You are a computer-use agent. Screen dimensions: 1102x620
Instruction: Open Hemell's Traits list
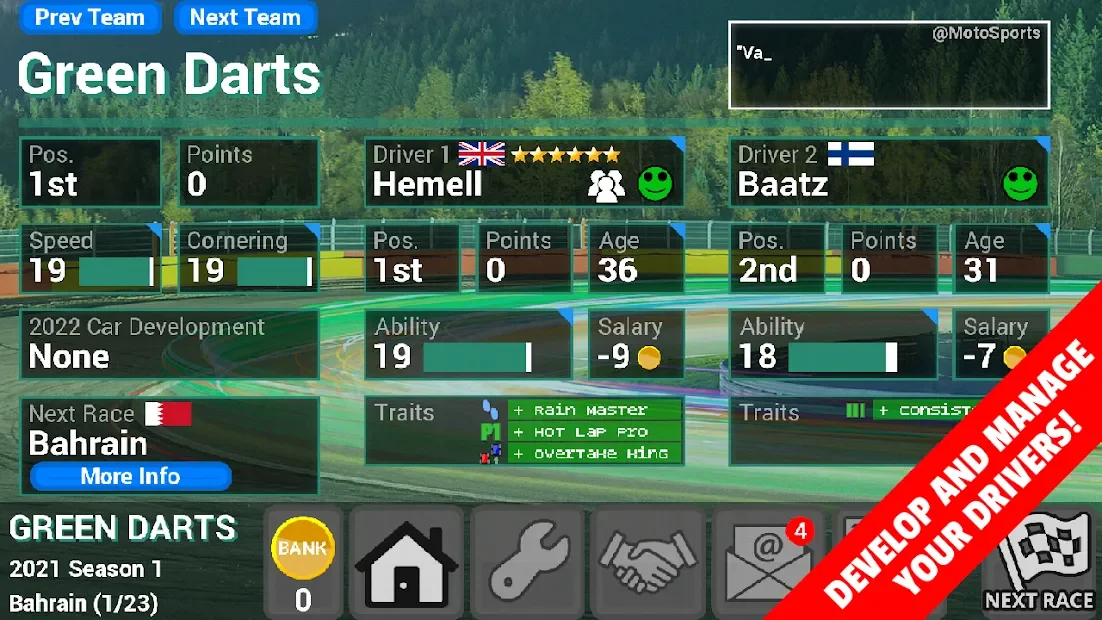524,431
